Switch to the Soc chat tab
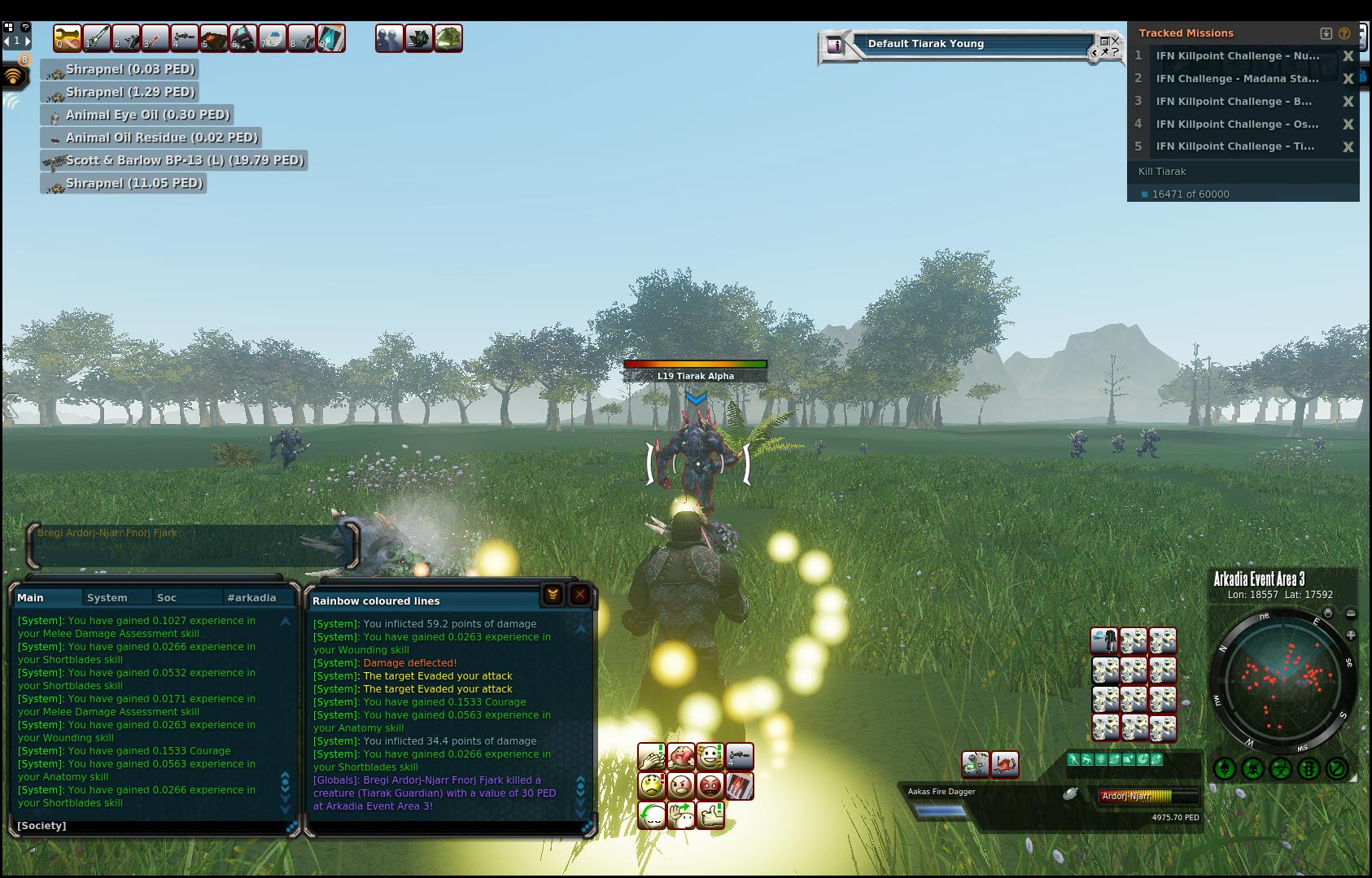Screen dimensions: 1372x878 167,597
